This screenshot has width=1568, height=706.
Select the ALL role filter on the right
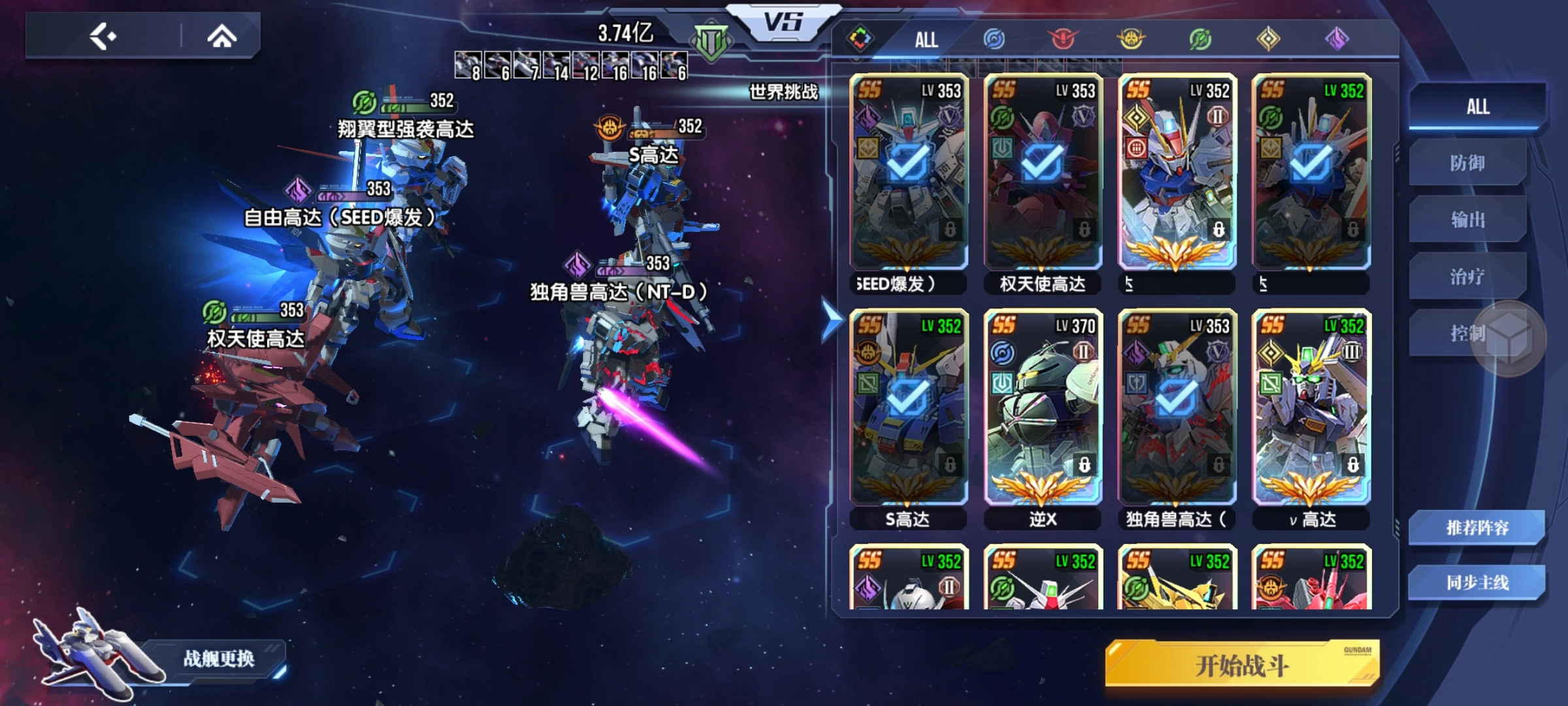click(1477, 107)
